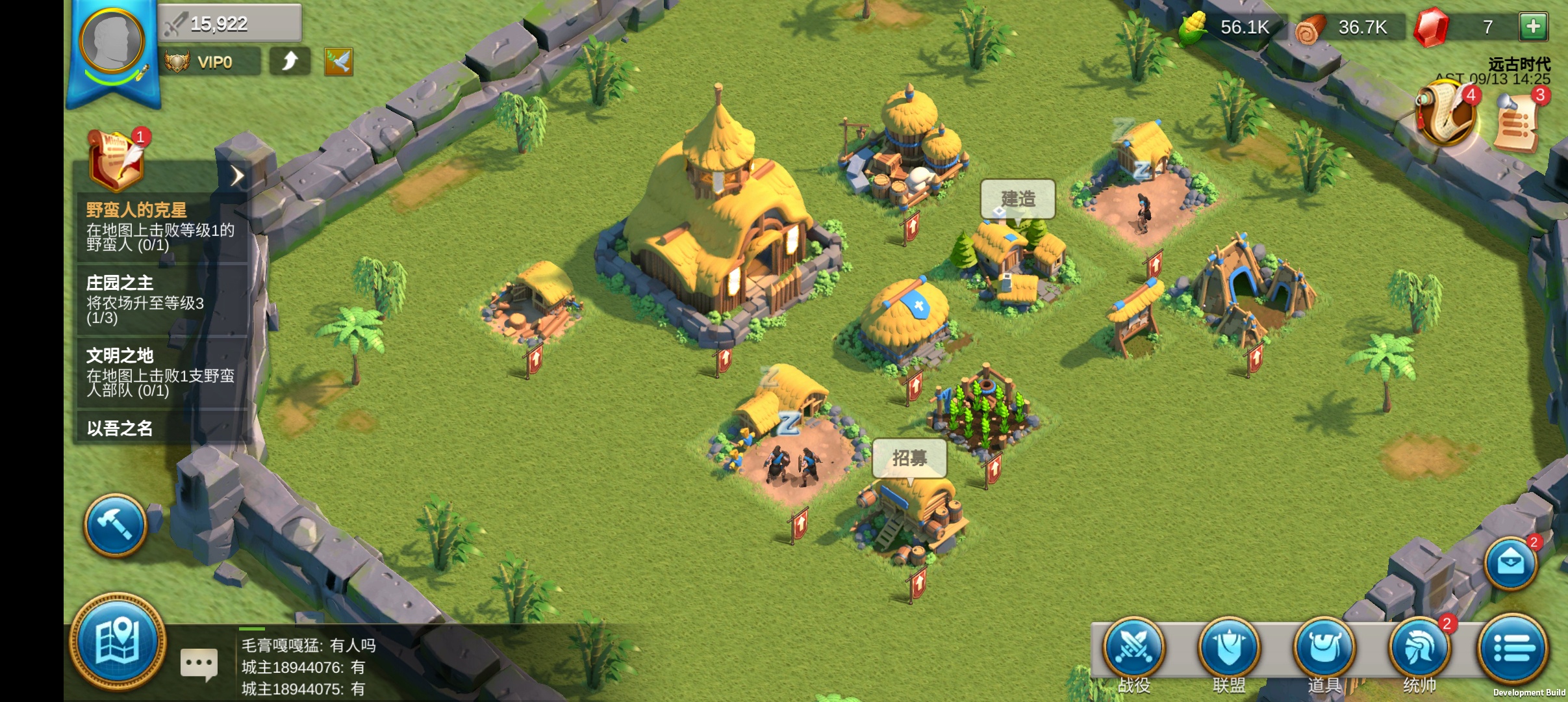
Task: Open the dove peace shield icon
Action: pyautogui.click(x=338, y=62)
